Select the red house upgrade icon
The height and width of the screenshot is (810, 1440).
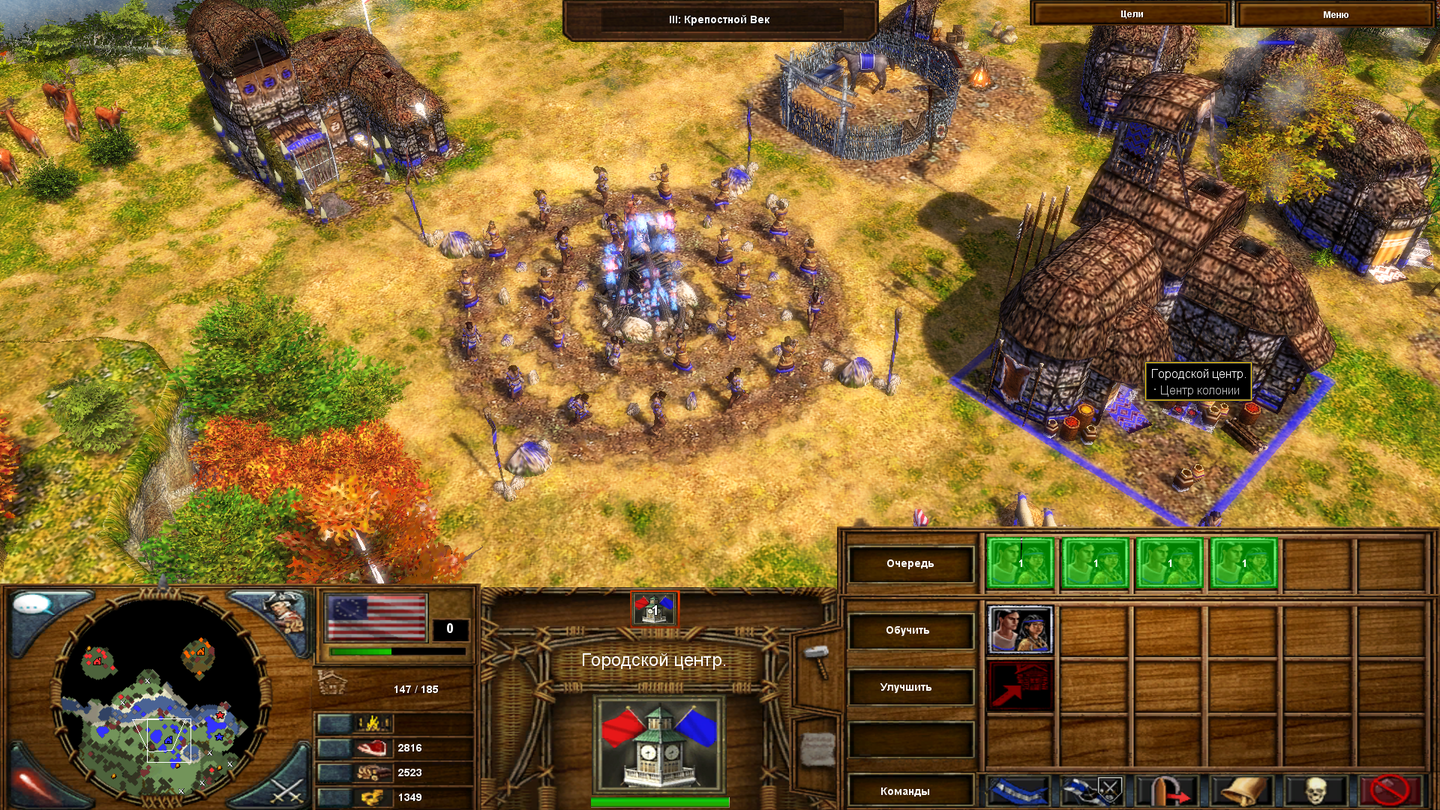[x=1020, y=686]
